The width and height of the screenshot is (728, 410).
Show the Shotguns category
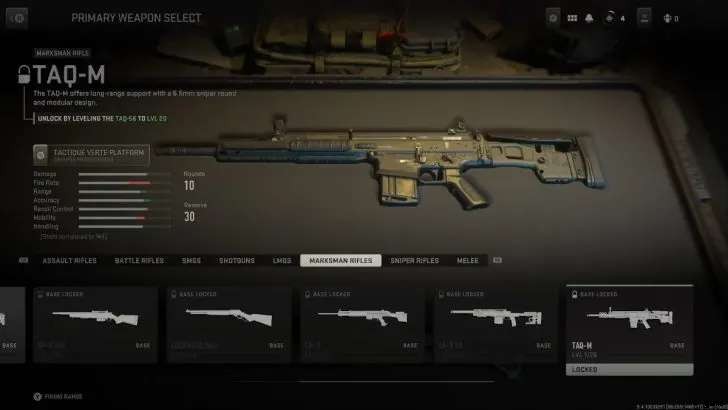tap(237, 260)
